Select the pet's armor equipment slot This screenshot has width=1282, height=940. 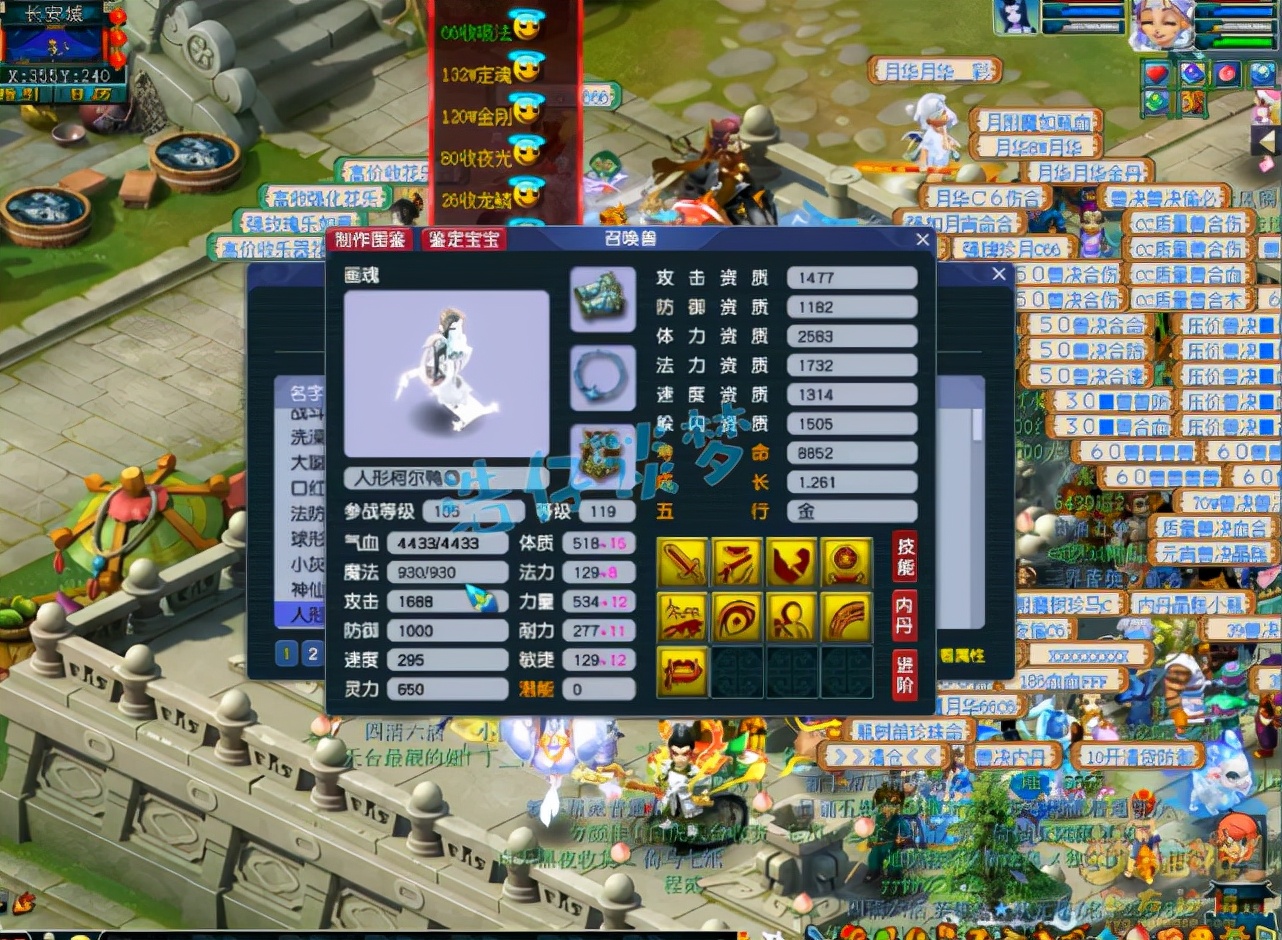point(602,299)
